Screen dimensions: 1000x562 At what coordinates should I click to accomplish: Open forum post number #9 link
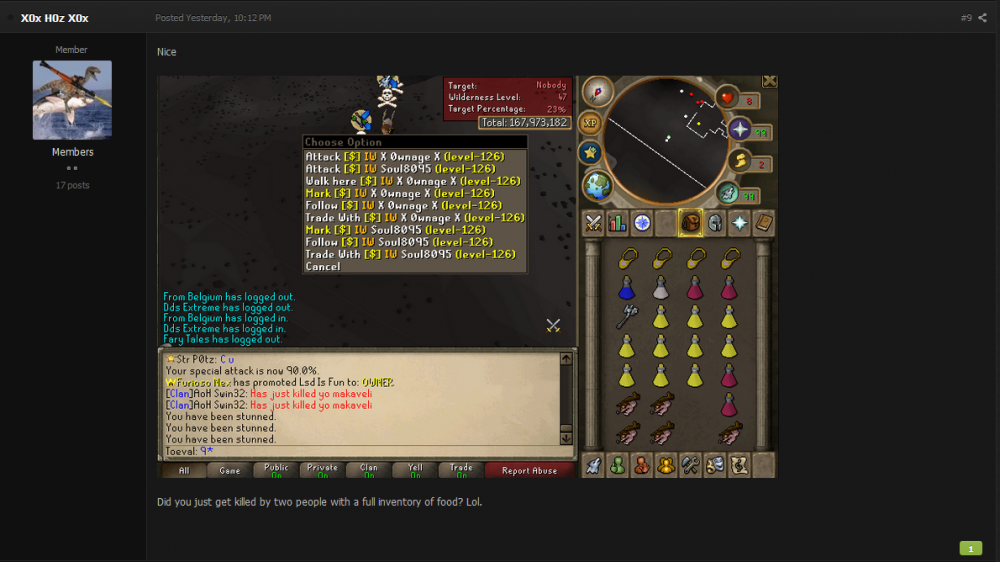coord(966,18)
